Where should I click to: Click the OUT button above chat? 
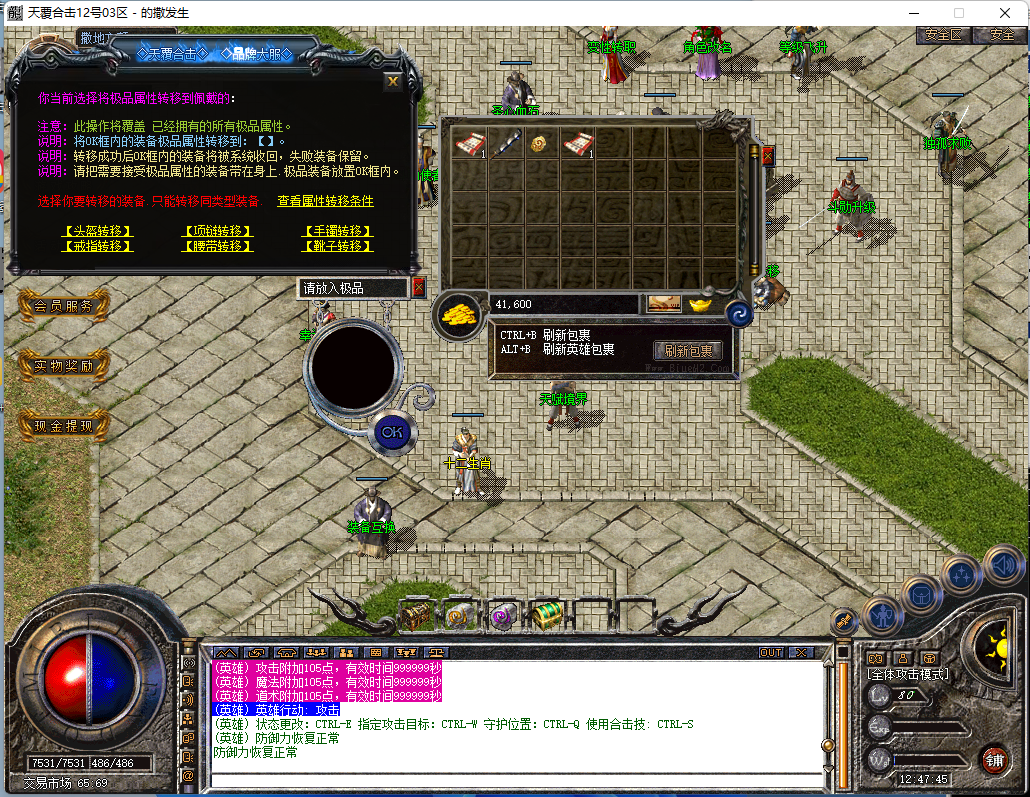tap(771, 652)
